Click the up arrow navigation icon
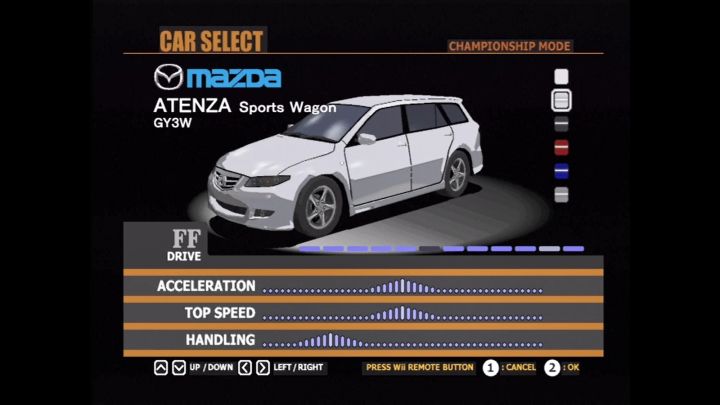Screen dimensions: 720x405 (x=161, y=367)
